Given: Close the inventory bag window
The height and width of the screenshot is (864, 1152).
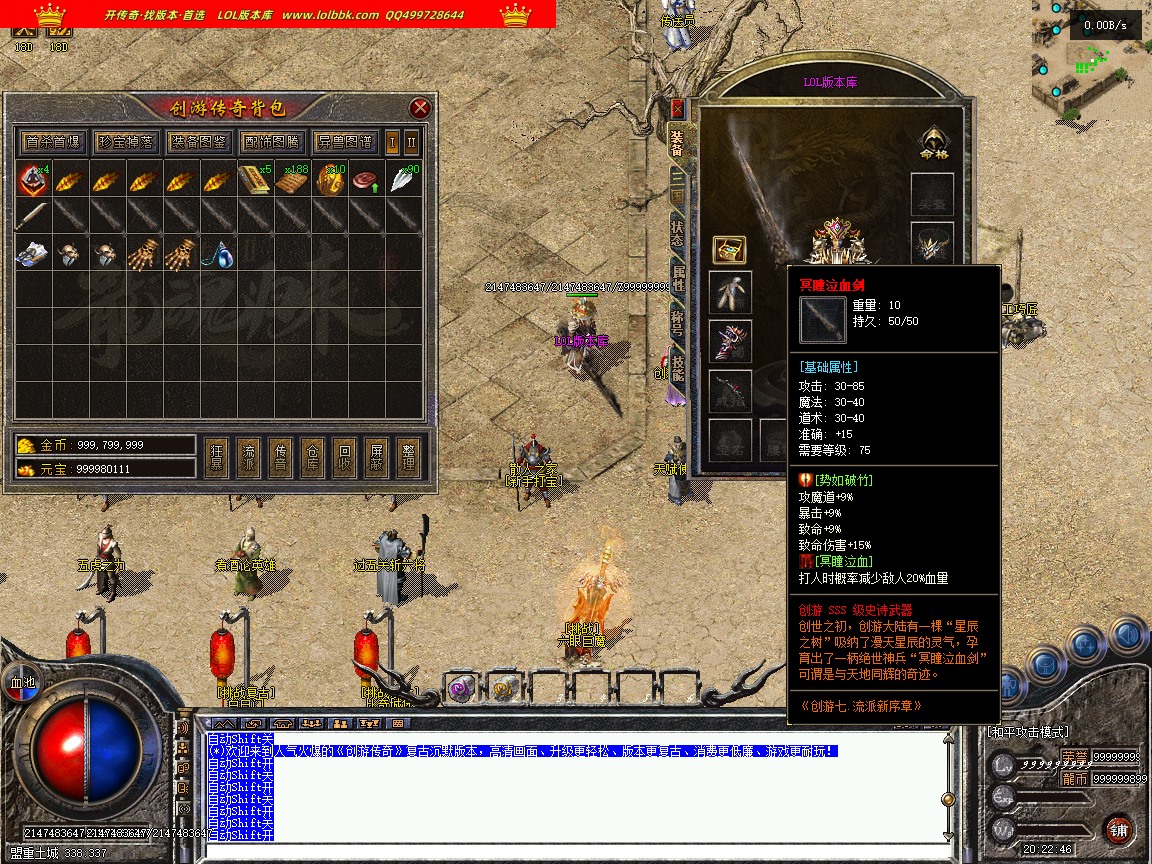Looking at the screenshot, I should (x=420, y=108).
